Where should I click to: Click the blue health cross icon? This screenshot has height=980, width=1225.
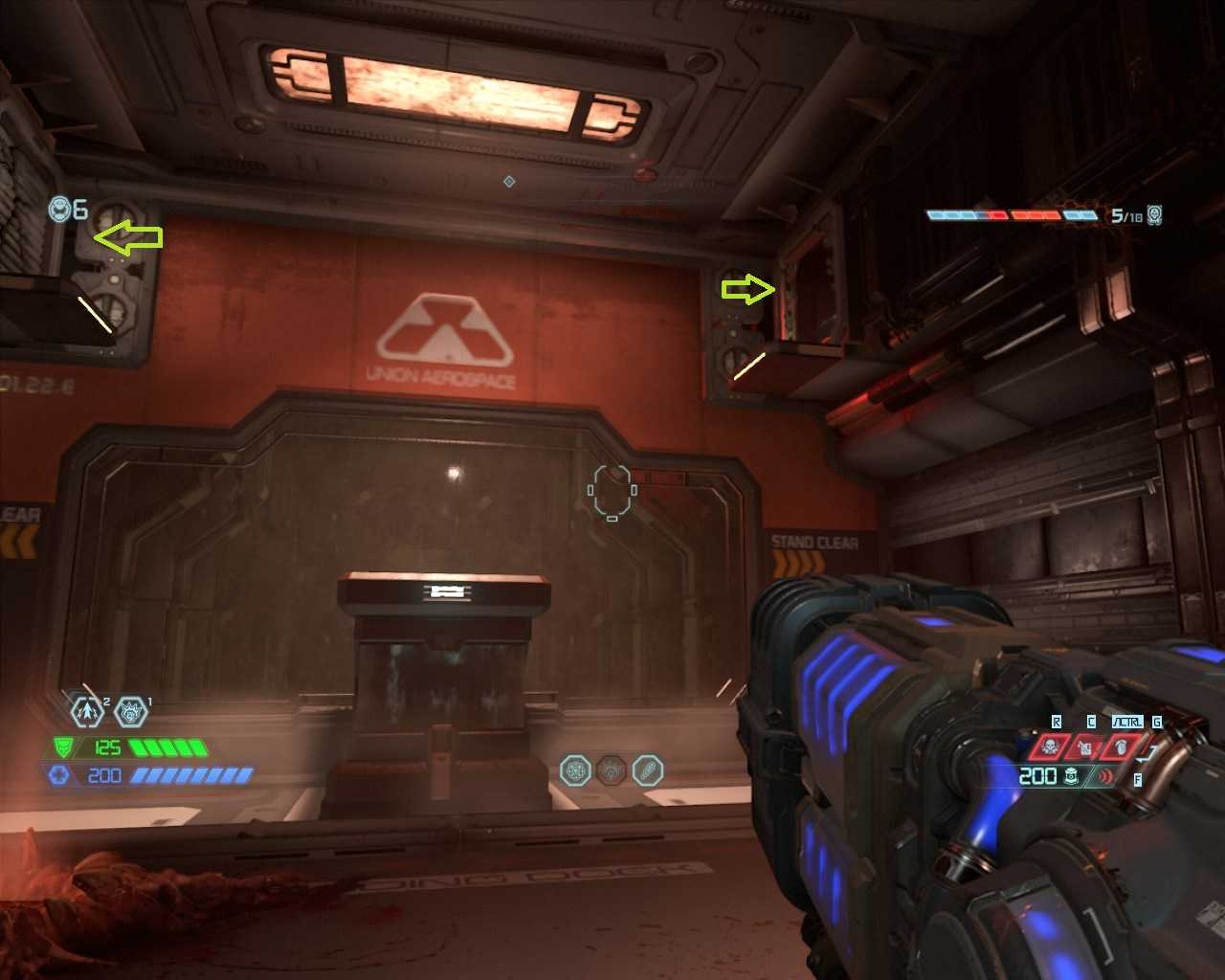[59, 775]
